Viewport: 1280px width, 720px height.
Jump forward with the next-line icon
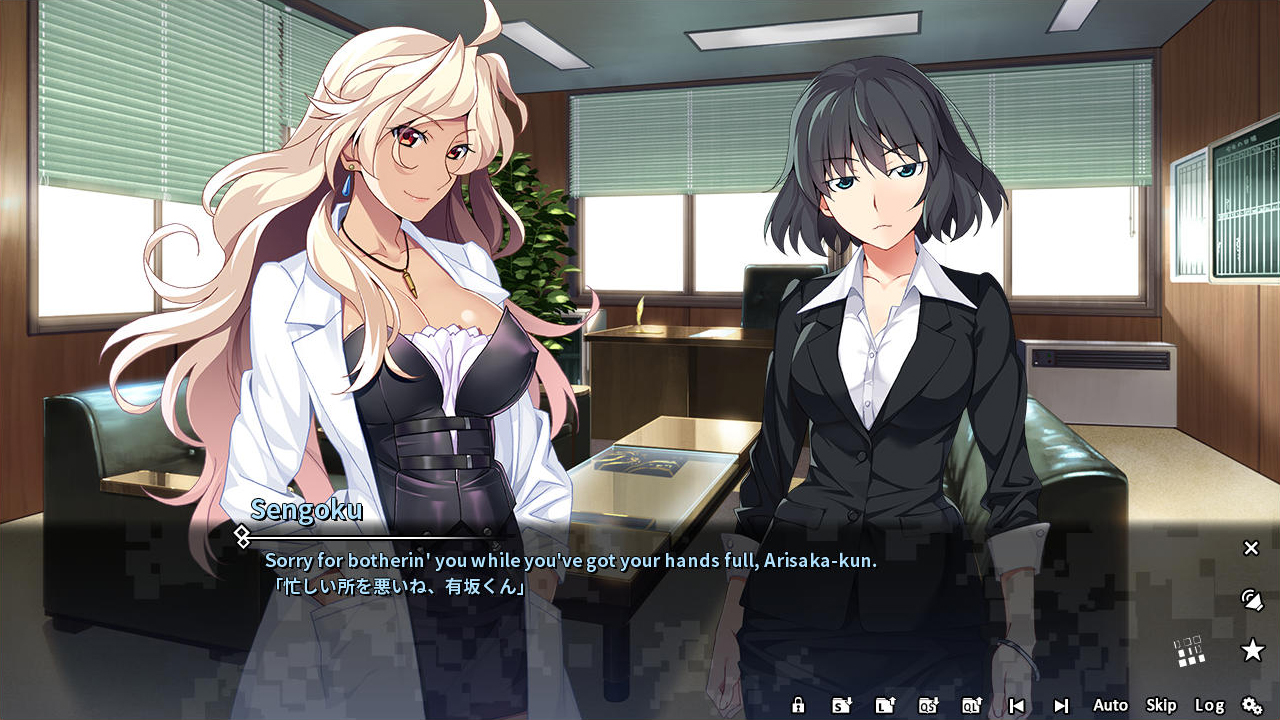(1062, 706)
